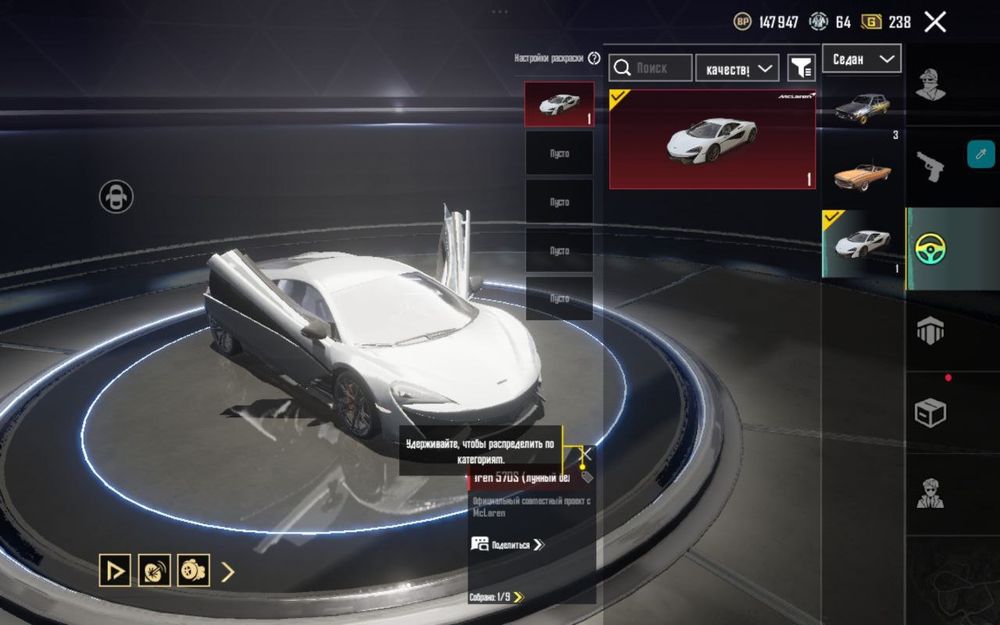Select the equipped McLaren preset slot
1000x625 pixels.
(559, 105)
